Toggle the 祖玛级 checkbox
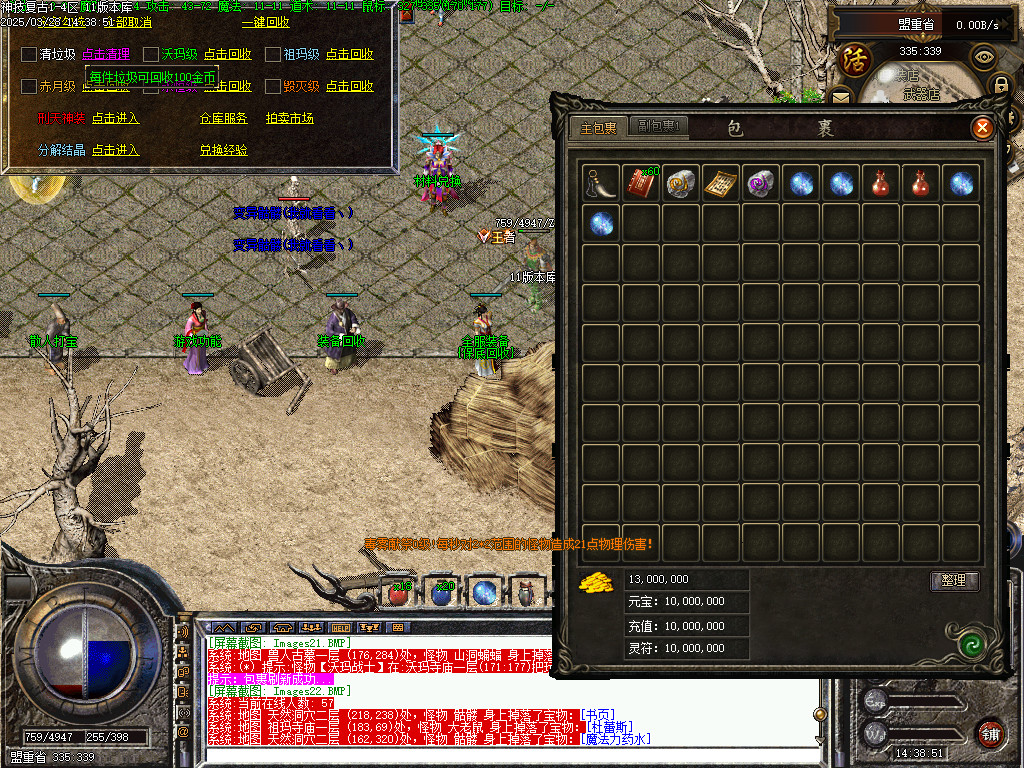Viewport: 1024px width, 768px height. tap(273, 54)
